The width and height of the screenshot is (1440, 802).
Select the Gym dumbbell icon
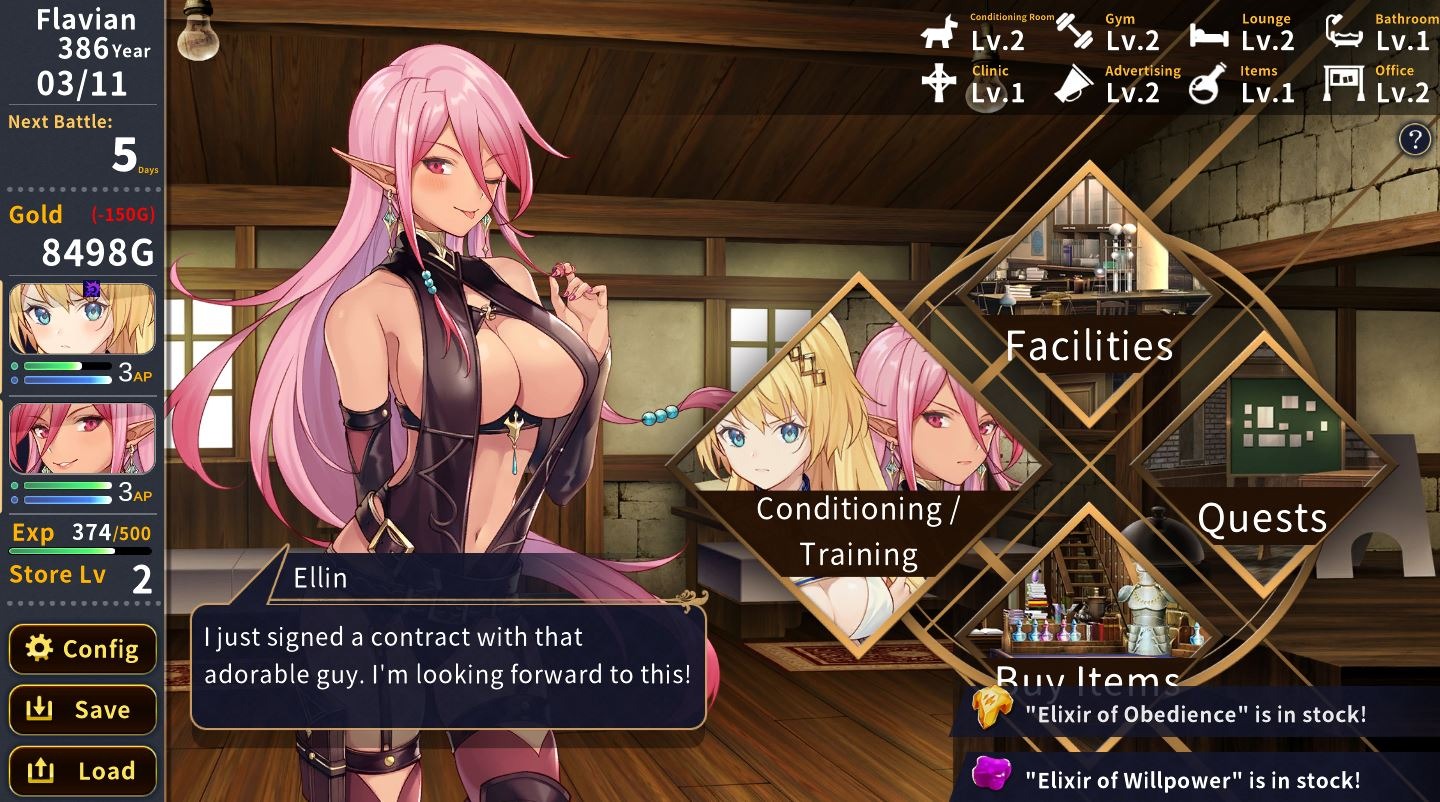pyautogui.click(x=1076, y=33)
